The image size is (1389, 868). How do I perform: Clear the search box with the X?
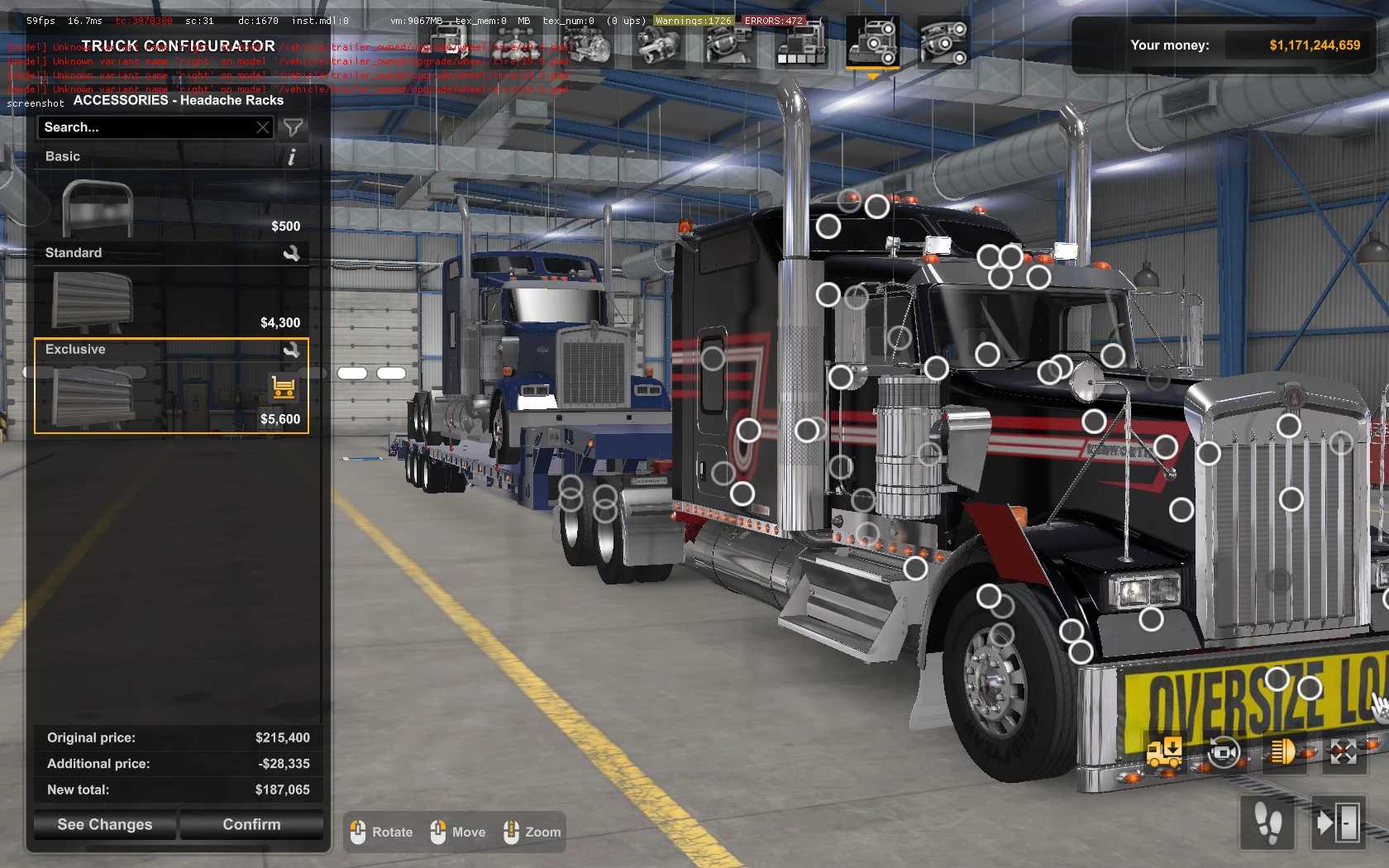point(263,127)
